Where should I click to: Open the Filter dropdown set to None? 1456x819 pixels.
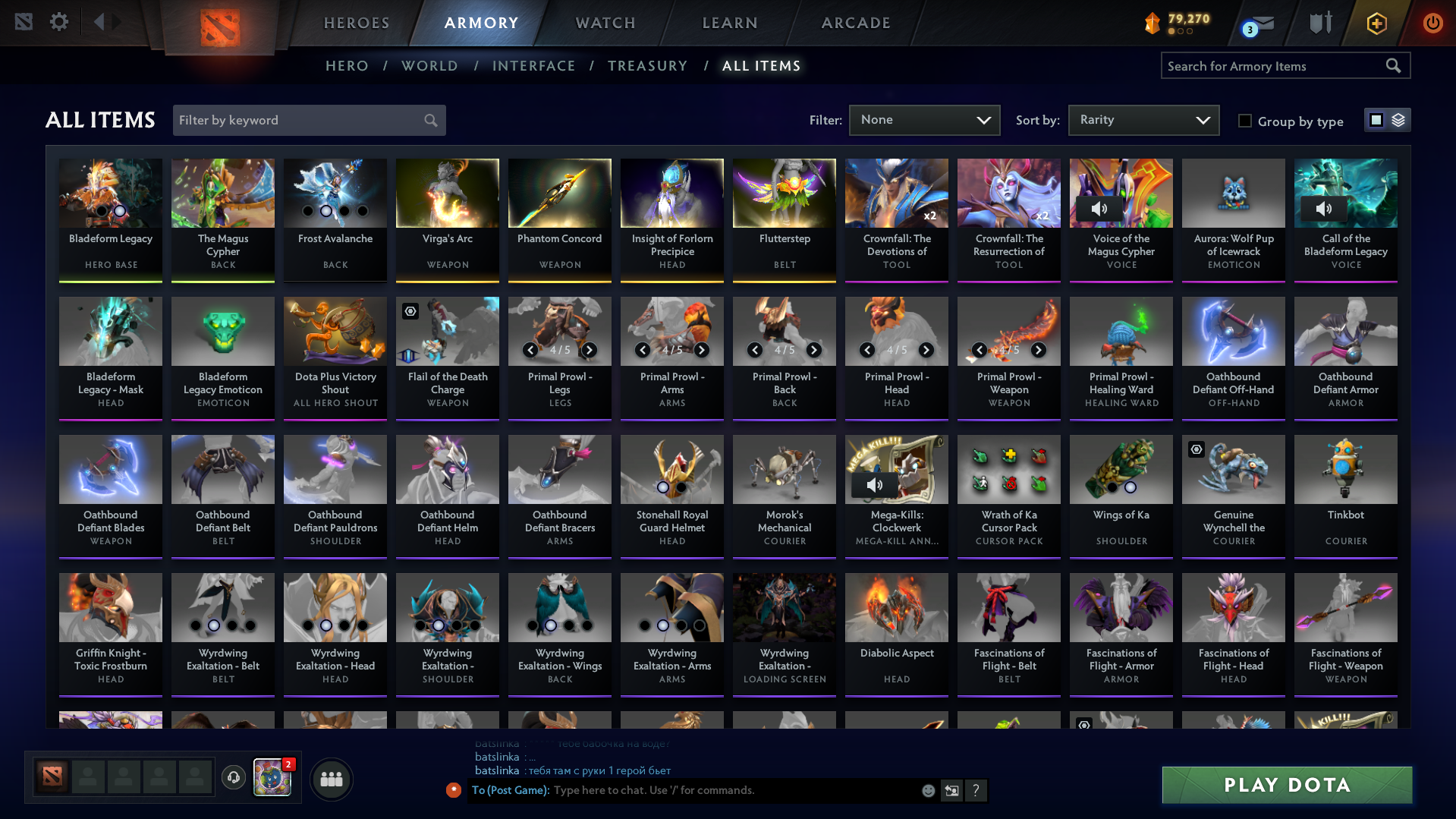(924, 120)
